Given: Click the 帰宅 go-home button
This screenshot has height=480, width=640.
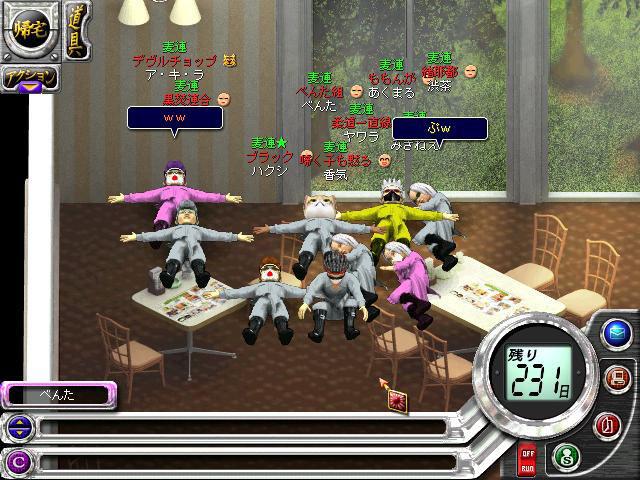Looking at the screenshot, I should (x=27, y=29).
